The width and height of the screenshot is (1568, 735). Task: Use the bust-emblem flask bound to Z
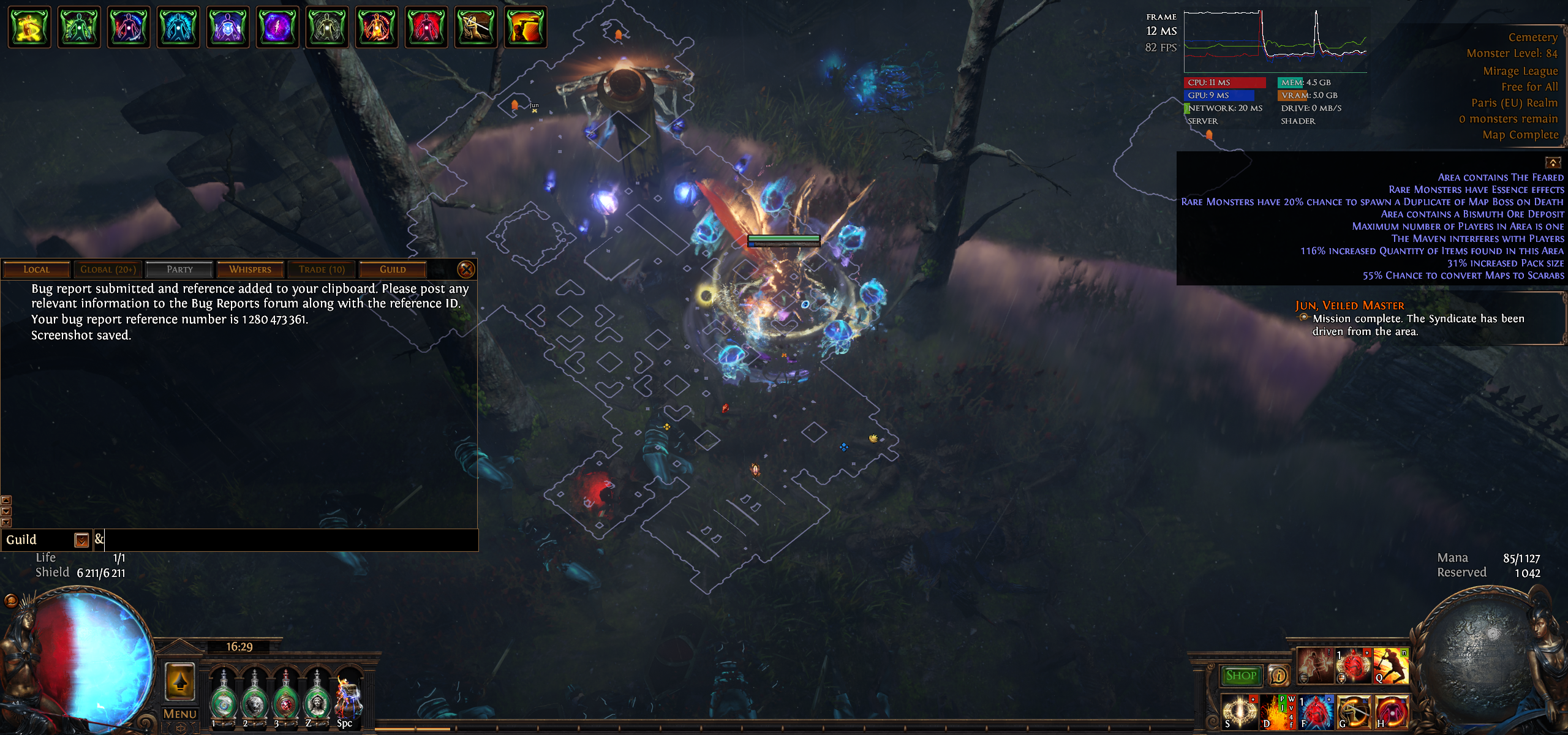point(317,701)
